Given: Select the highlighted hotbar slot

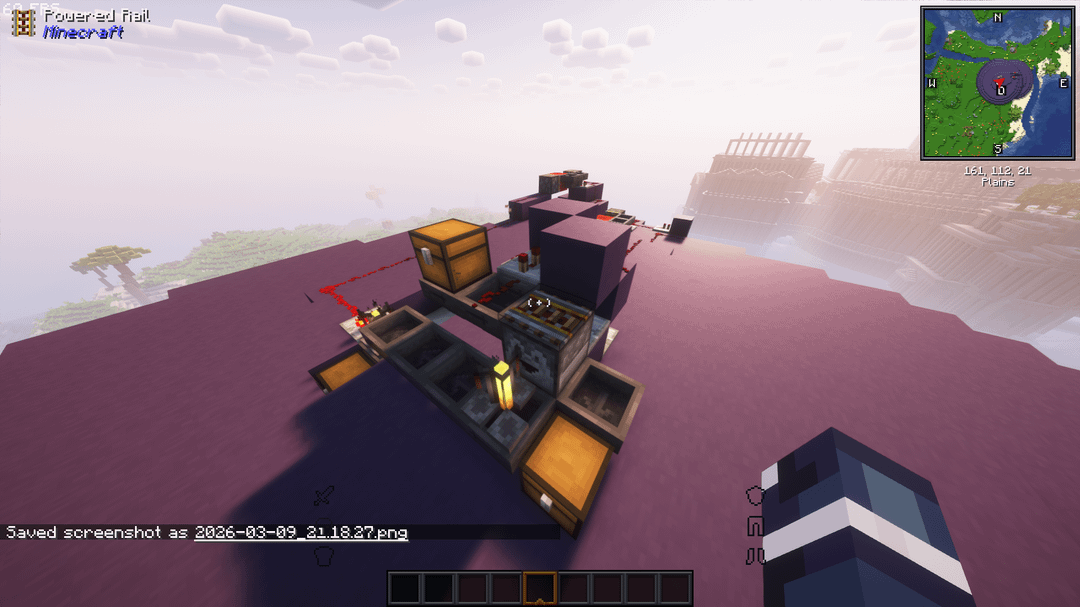Looking at the screenshot, I should (x=540, y=588).
